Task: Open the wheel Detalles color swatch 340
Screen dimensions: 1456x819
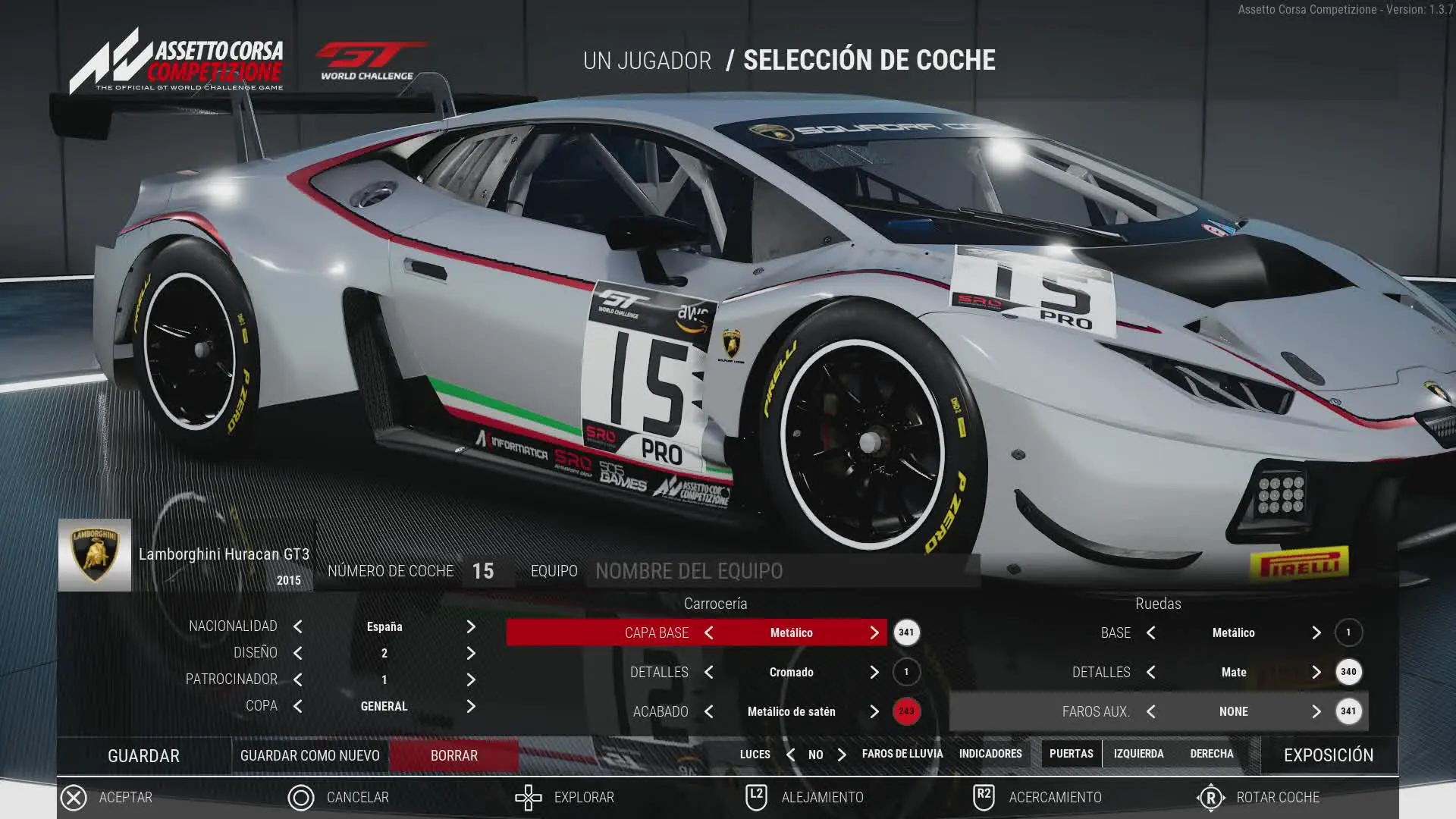Action: pos(1348,672)
